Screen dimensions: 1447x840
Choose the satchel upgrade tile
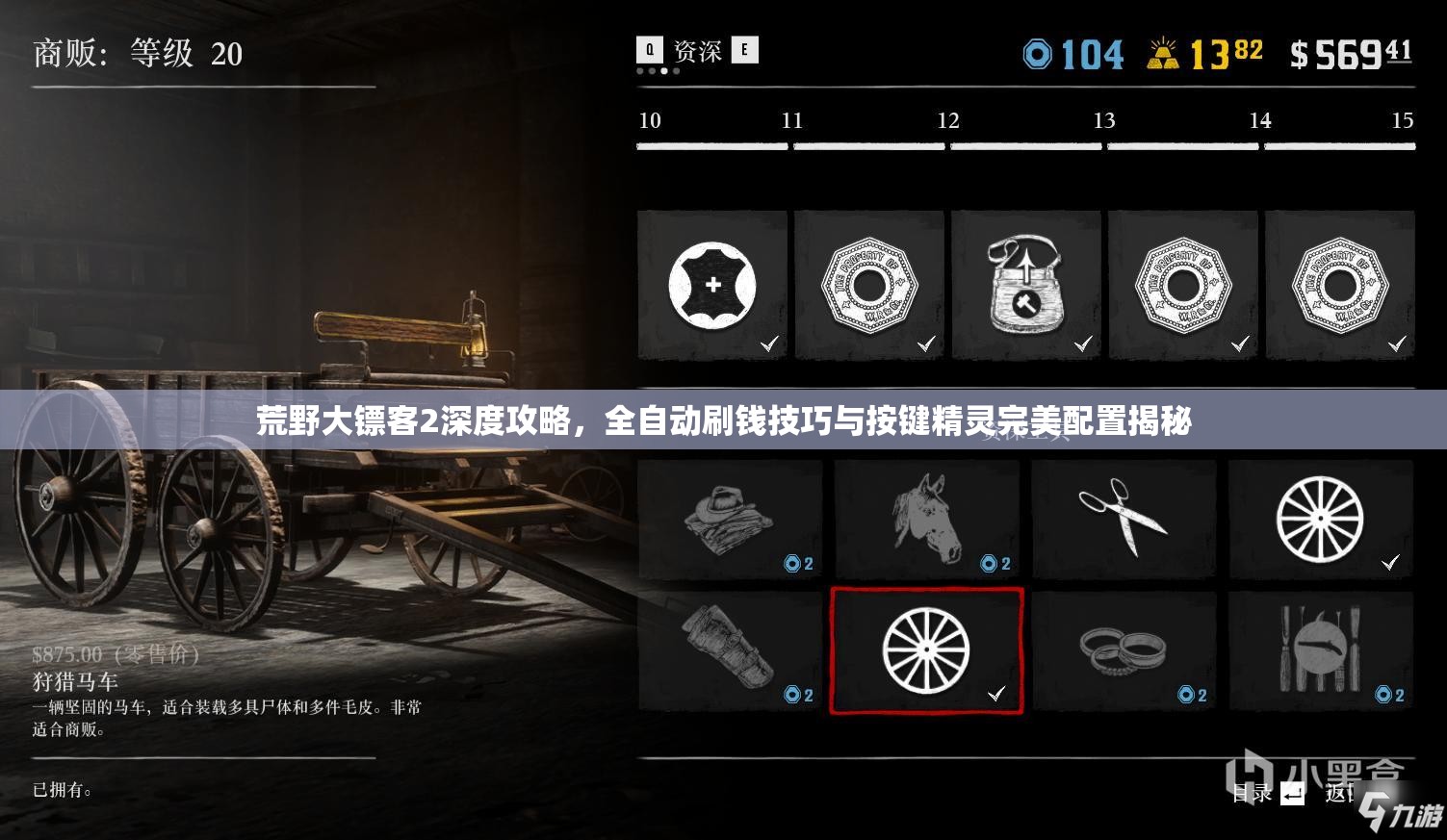(1026, 286)
